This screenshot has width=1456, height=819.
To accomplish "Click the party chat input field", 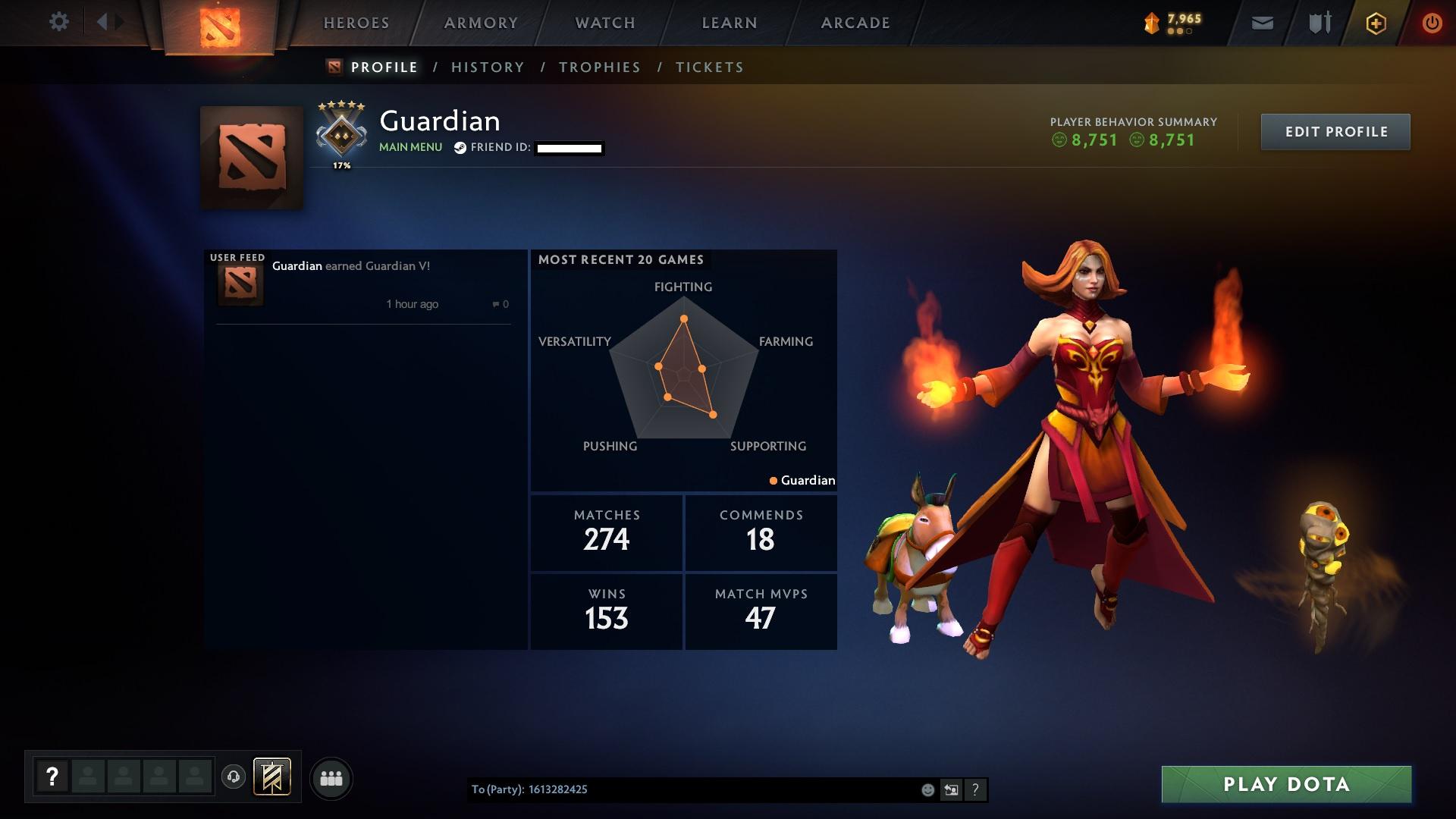I will [x=682, y=789].
